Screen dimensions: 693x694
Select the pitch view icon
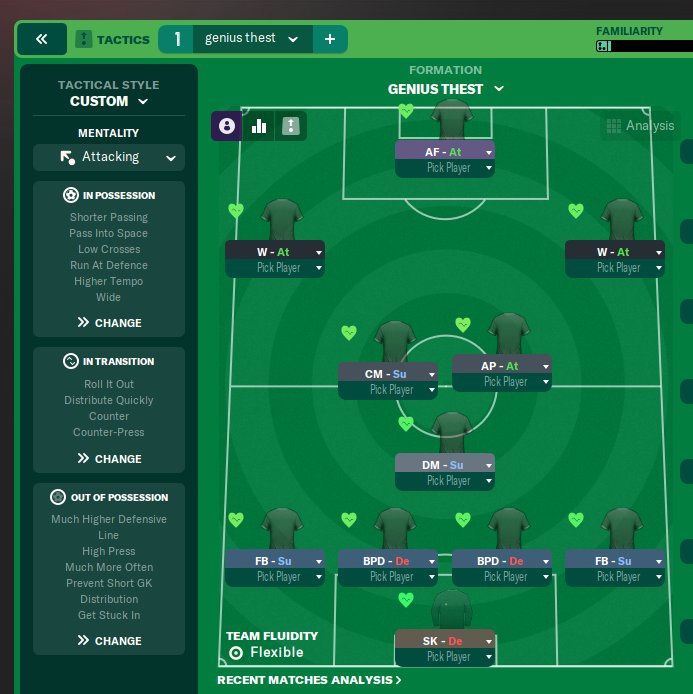click(x=291, y=126)
